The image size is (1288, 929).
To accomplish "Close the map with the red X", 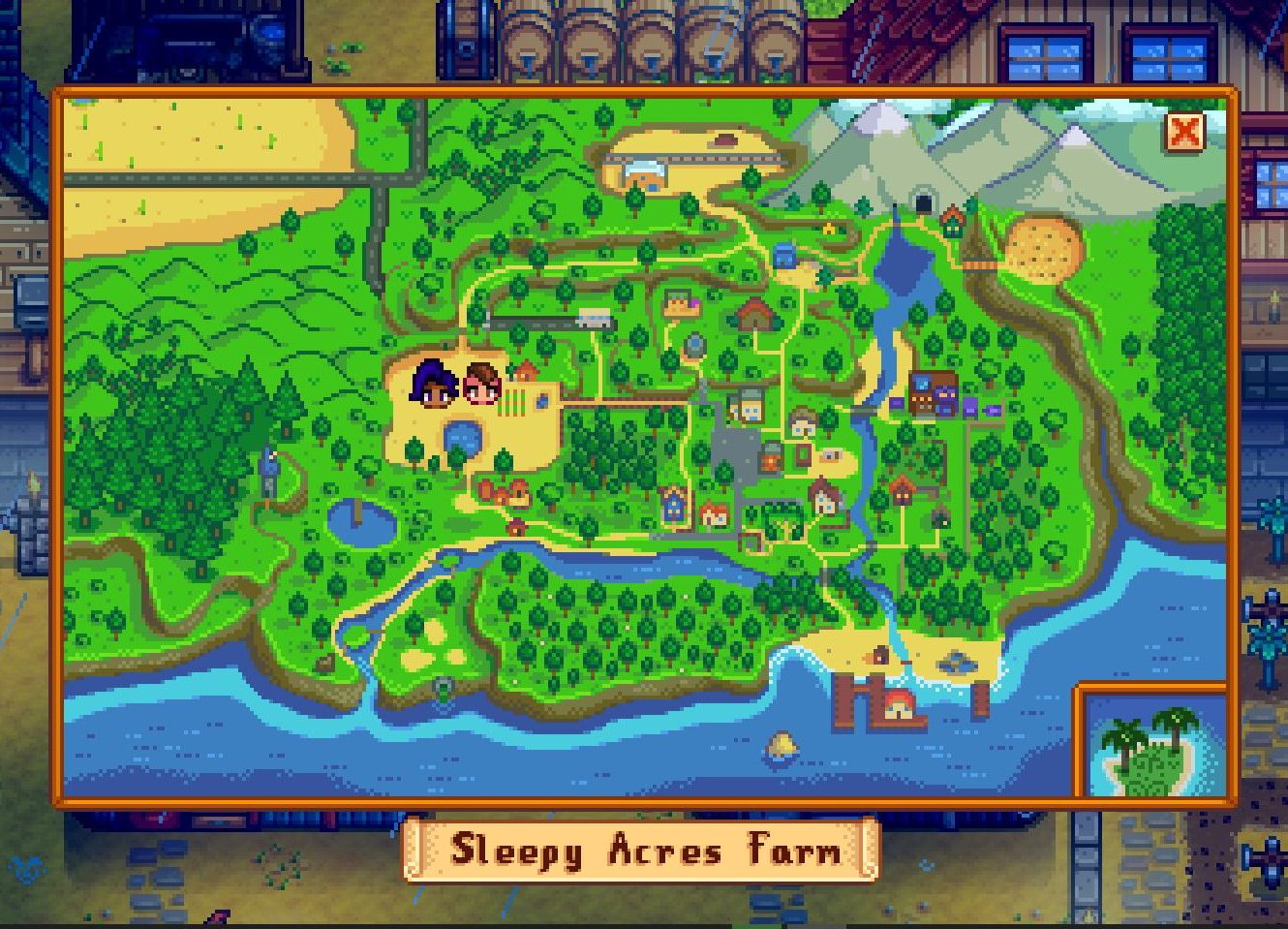I will click(1183, 132).
